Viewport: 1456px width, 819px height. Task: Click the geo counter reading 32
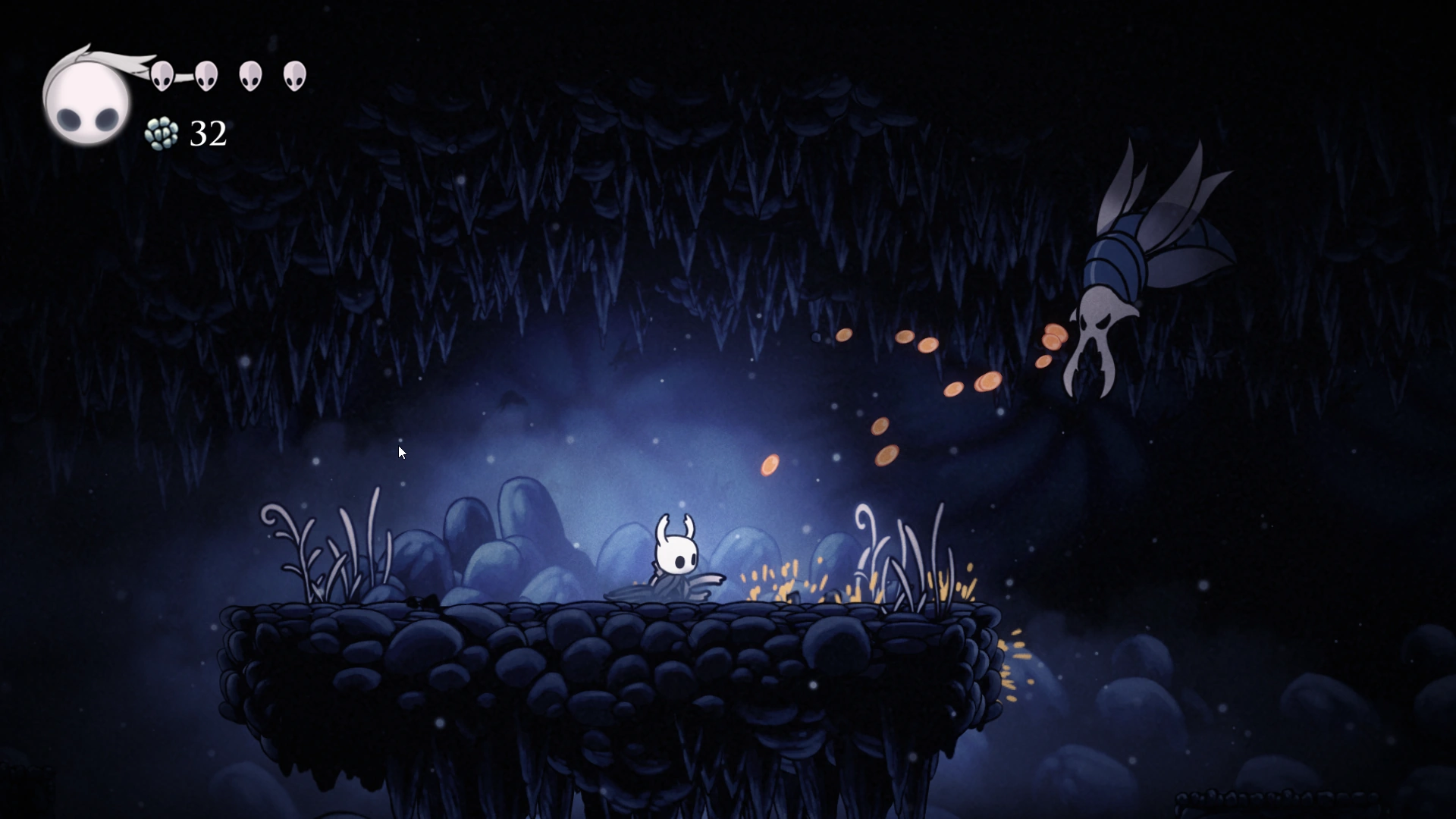pos(206,134)
